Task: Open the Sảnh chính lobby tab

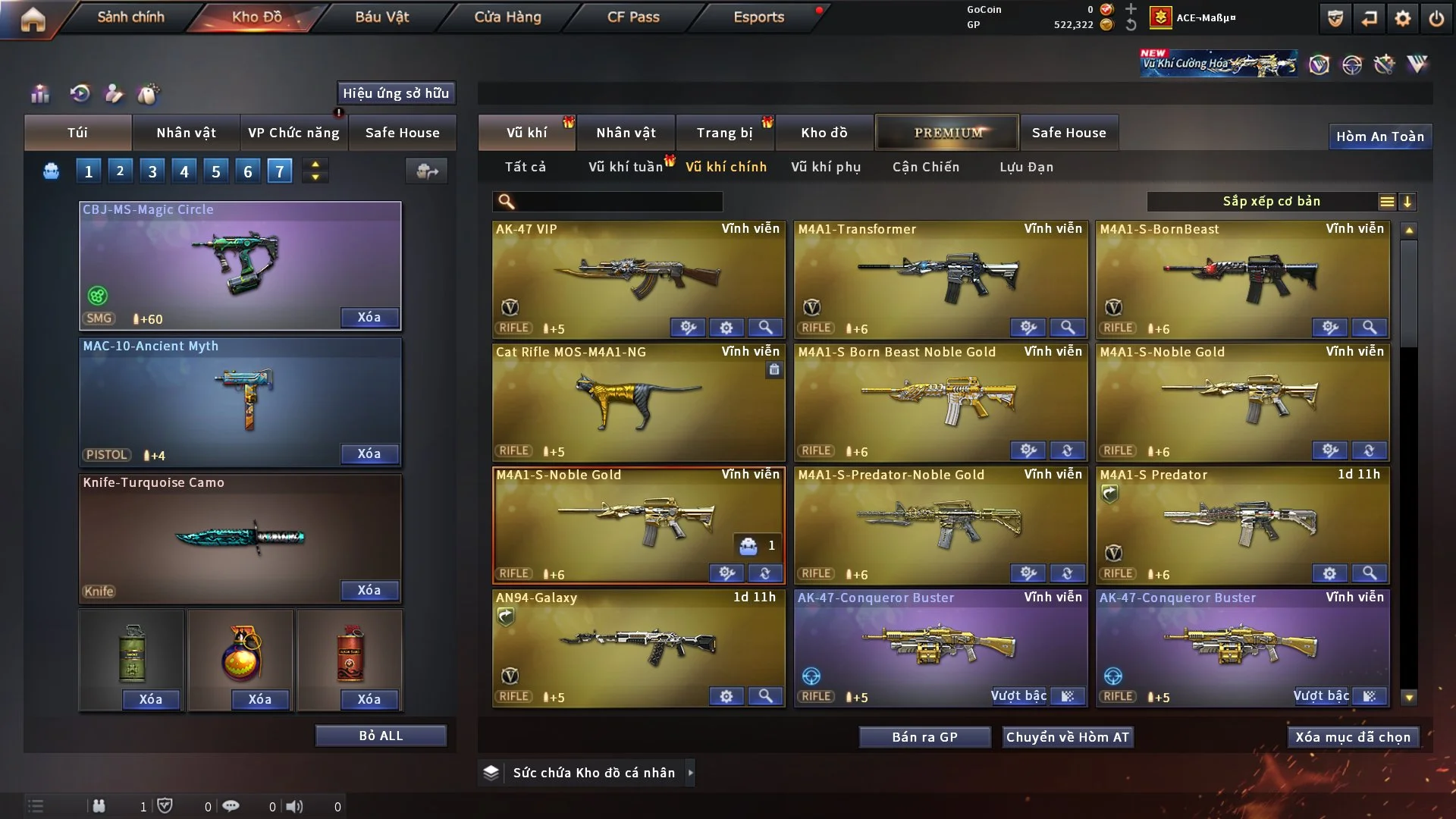Action: point(130,17)
